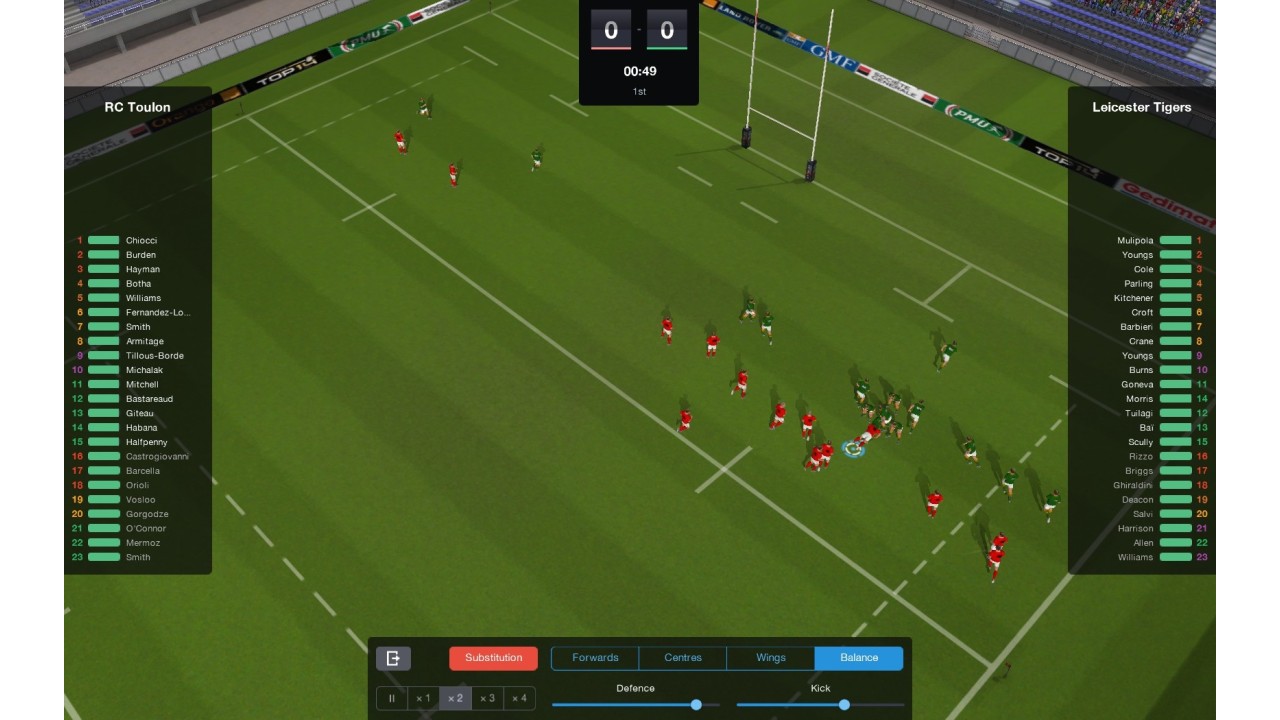Open the Substitution panel
This screenshot has height=720, width=1280.
493,658
